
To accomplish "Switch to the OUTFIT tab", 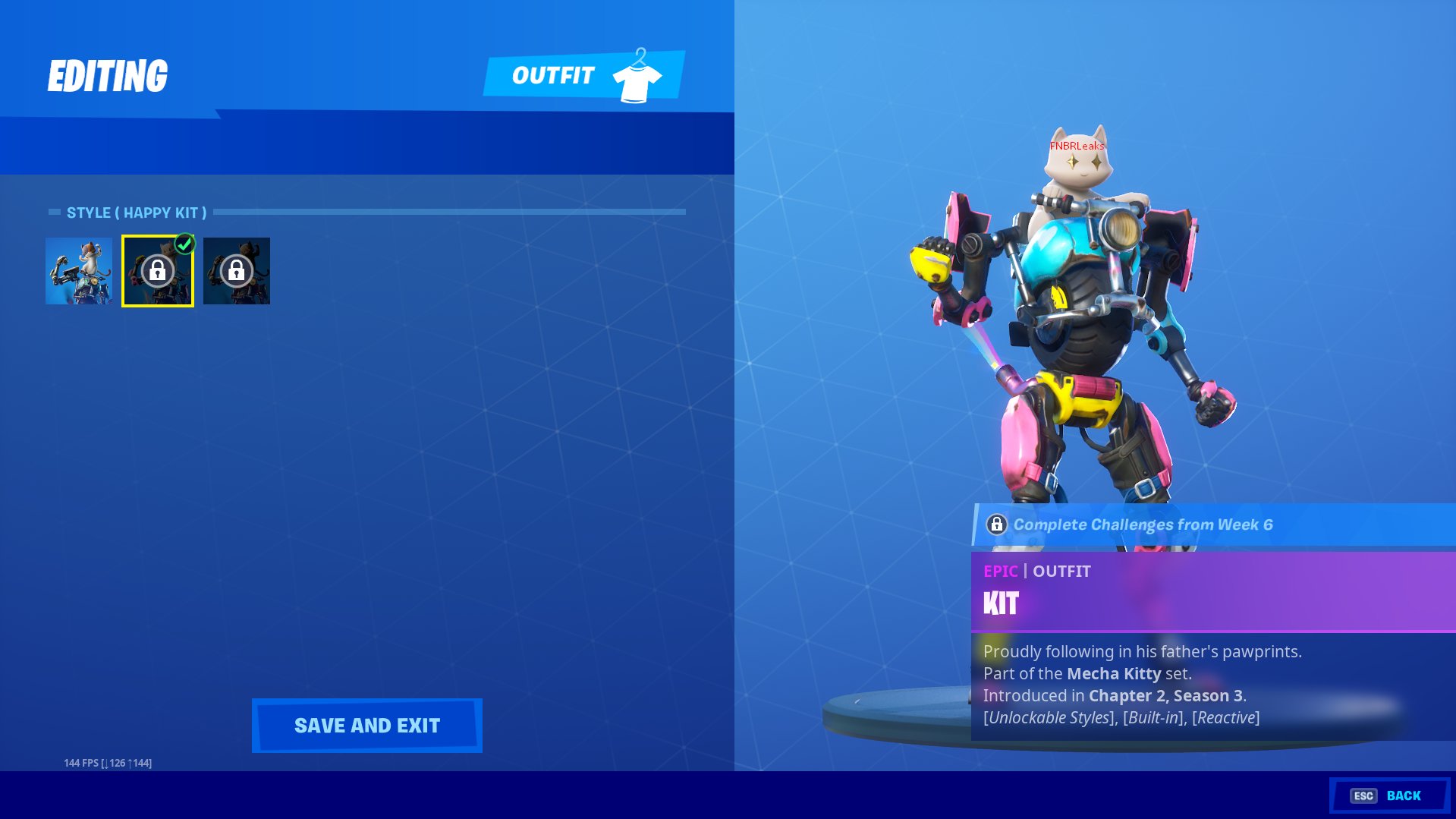I will [x=553, y=74].
